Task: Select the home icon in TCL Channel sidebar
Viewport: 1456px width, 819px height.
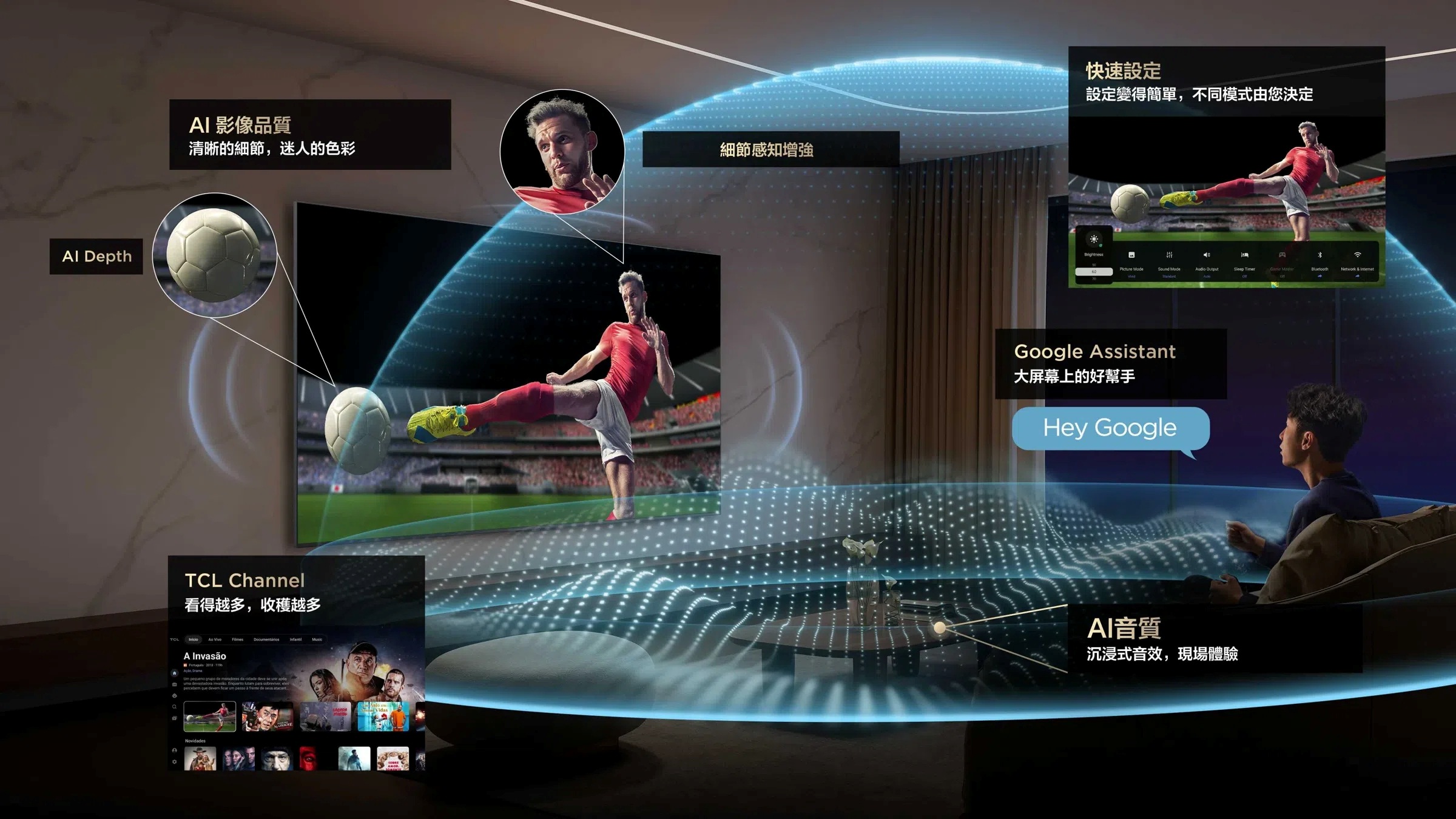Action: pos(175,673)
